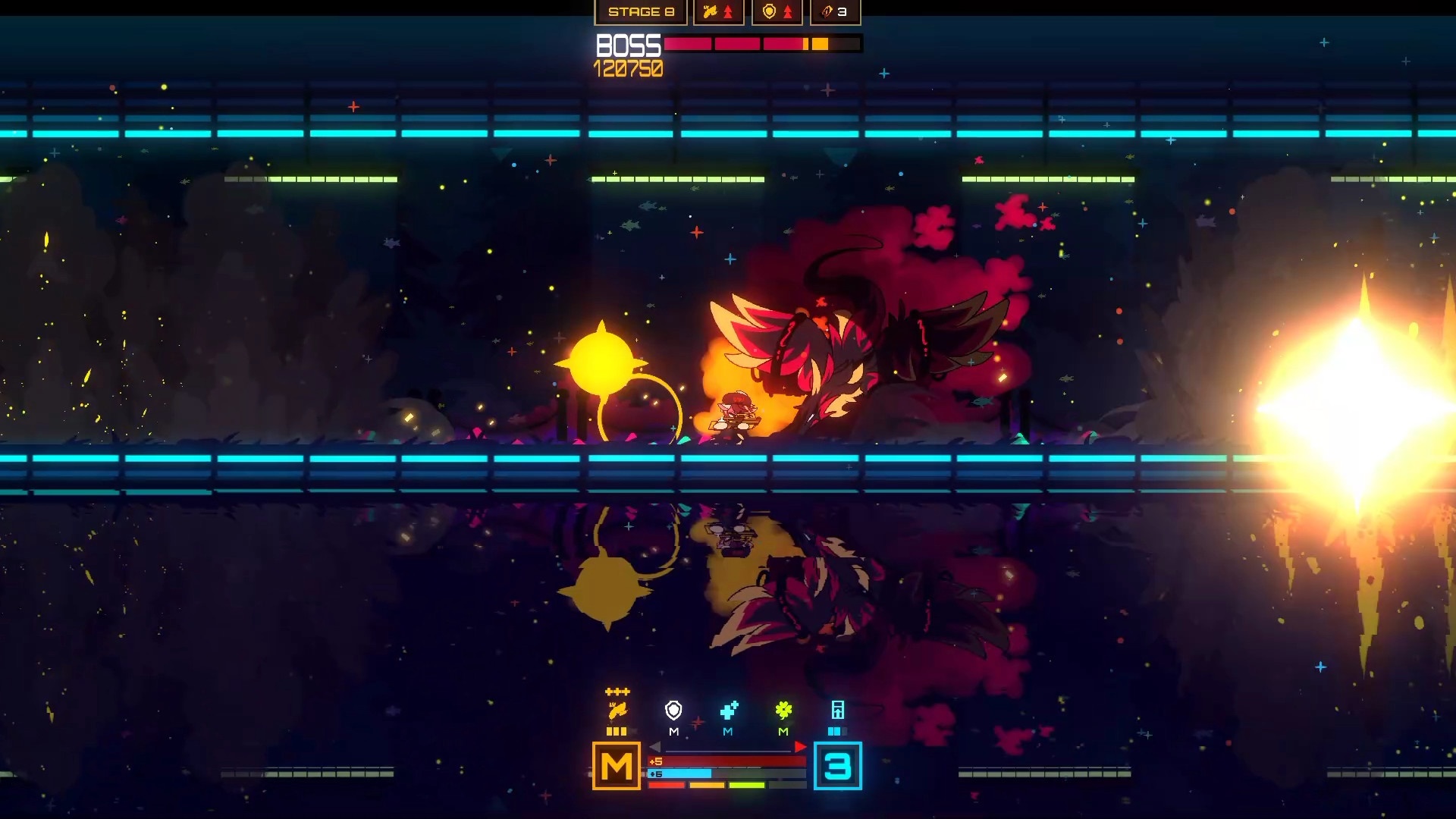1456x819 pixels.
Task: Select the cyan number 3 box
Action: pos(837,766)
